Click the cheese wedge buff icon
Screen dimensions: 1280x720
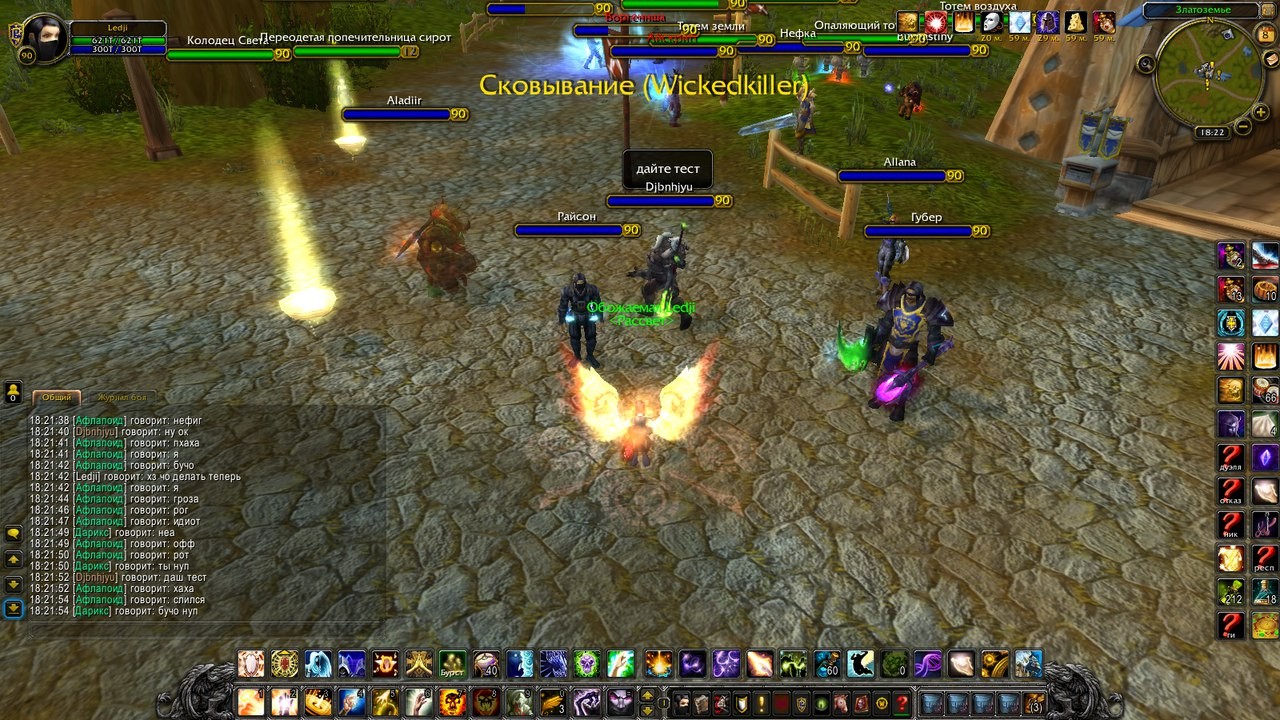(1075, 23)
